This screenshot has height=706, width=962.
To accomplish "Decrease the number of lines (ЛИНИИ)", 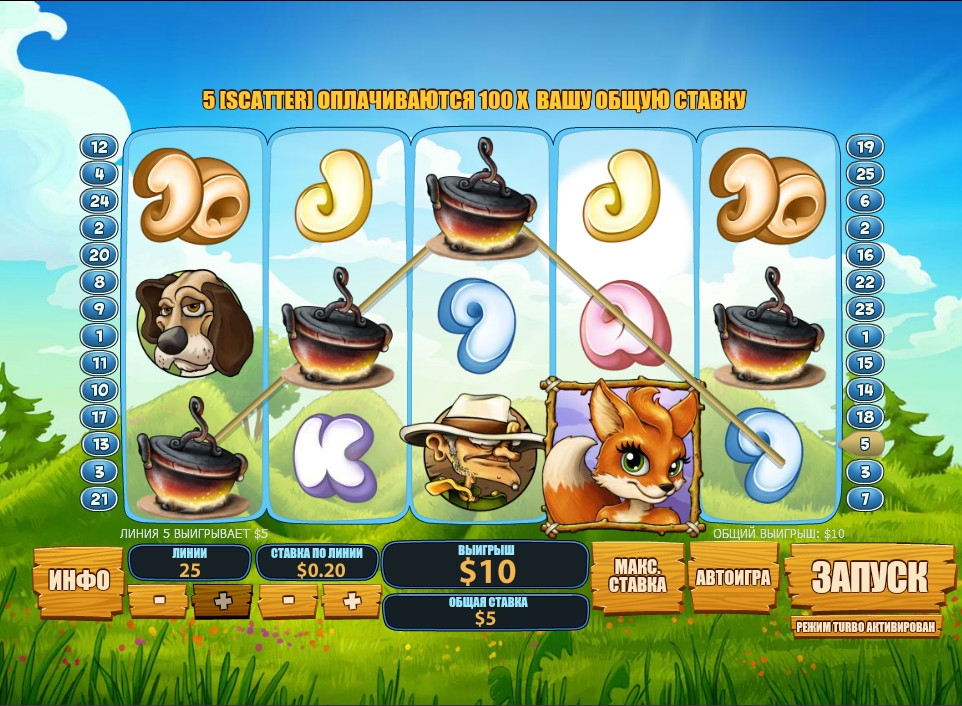I will pyautogui.click(x=158, y=600).
